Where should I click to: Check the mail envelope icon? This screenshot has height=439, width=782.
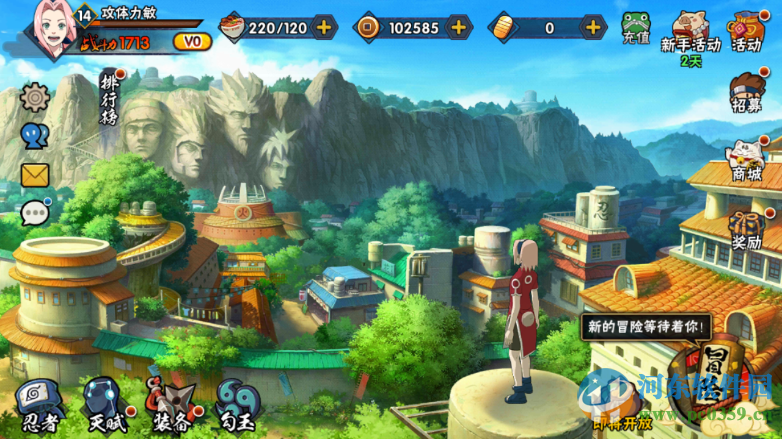click(x=35, y=175)
